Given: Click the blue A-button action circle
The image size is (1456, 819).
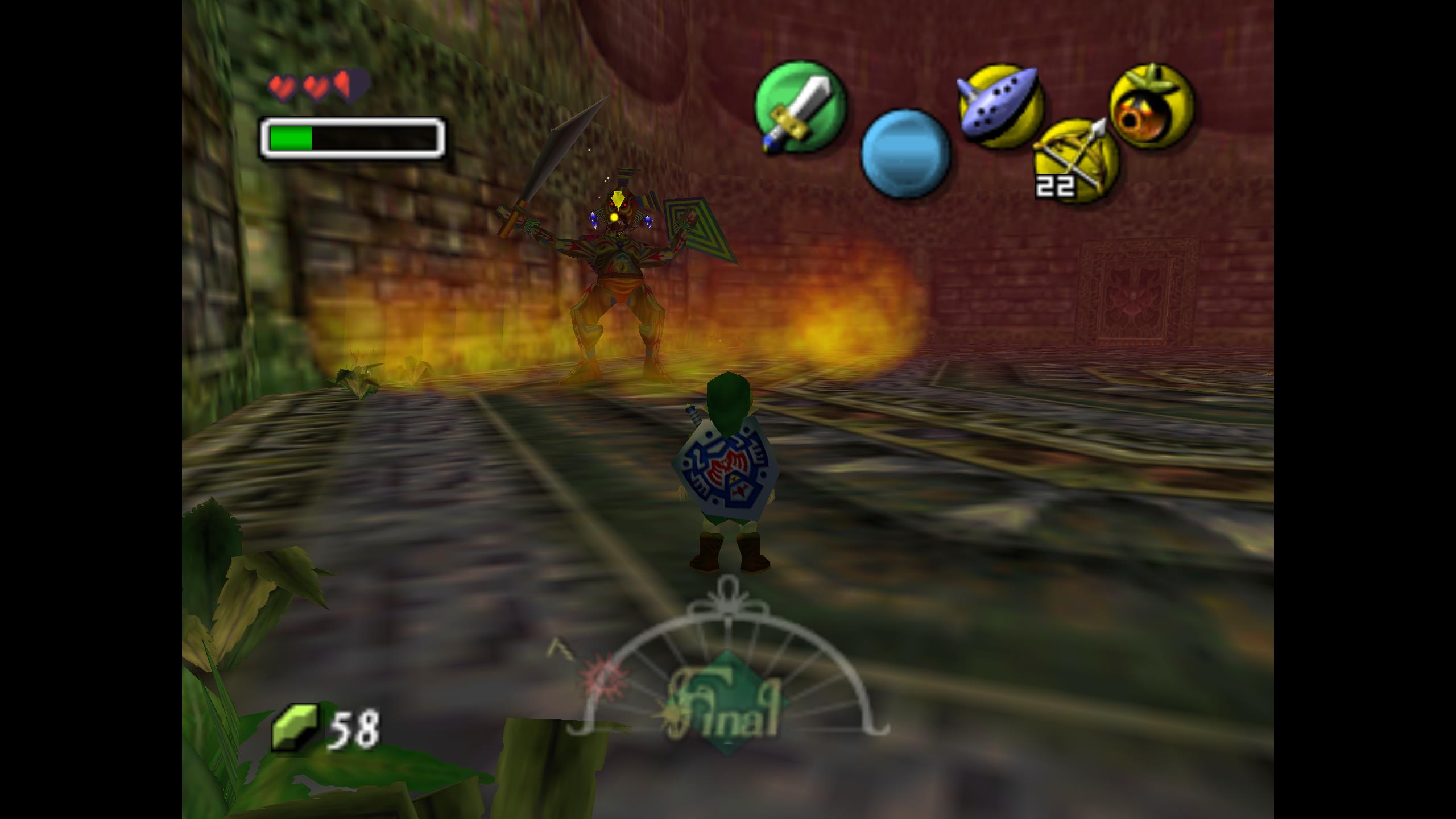Looking at the screenshot, I should 905,154.
